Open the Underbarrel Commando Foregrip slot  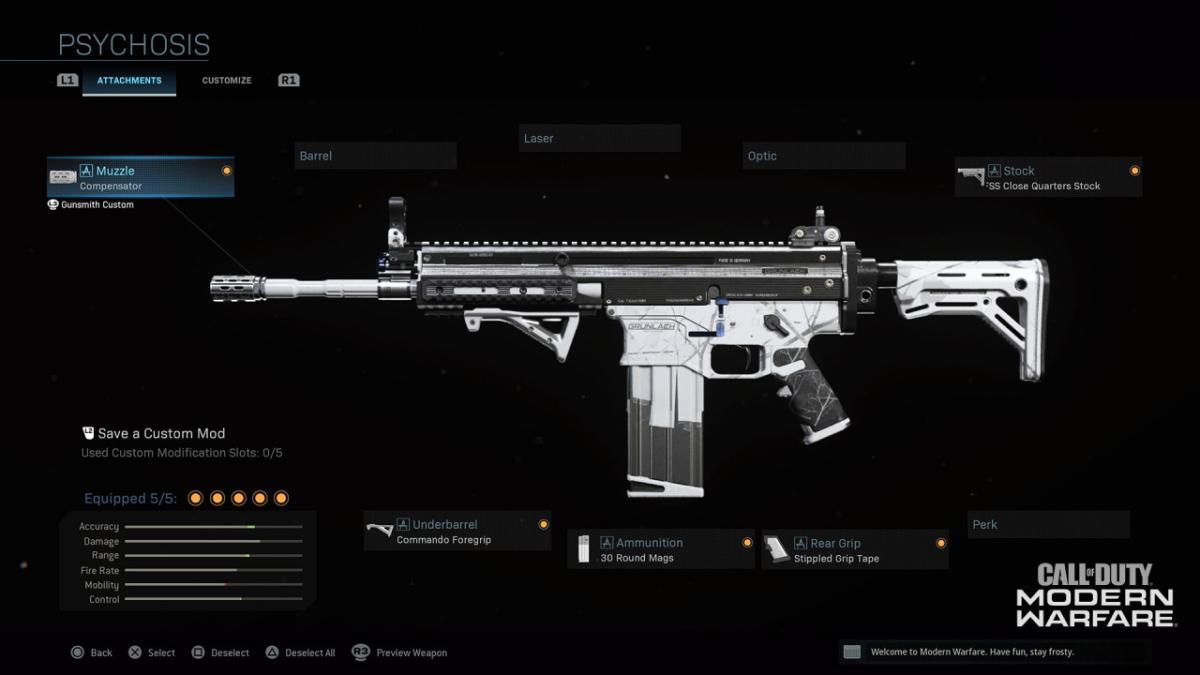[x=457, y=531]
